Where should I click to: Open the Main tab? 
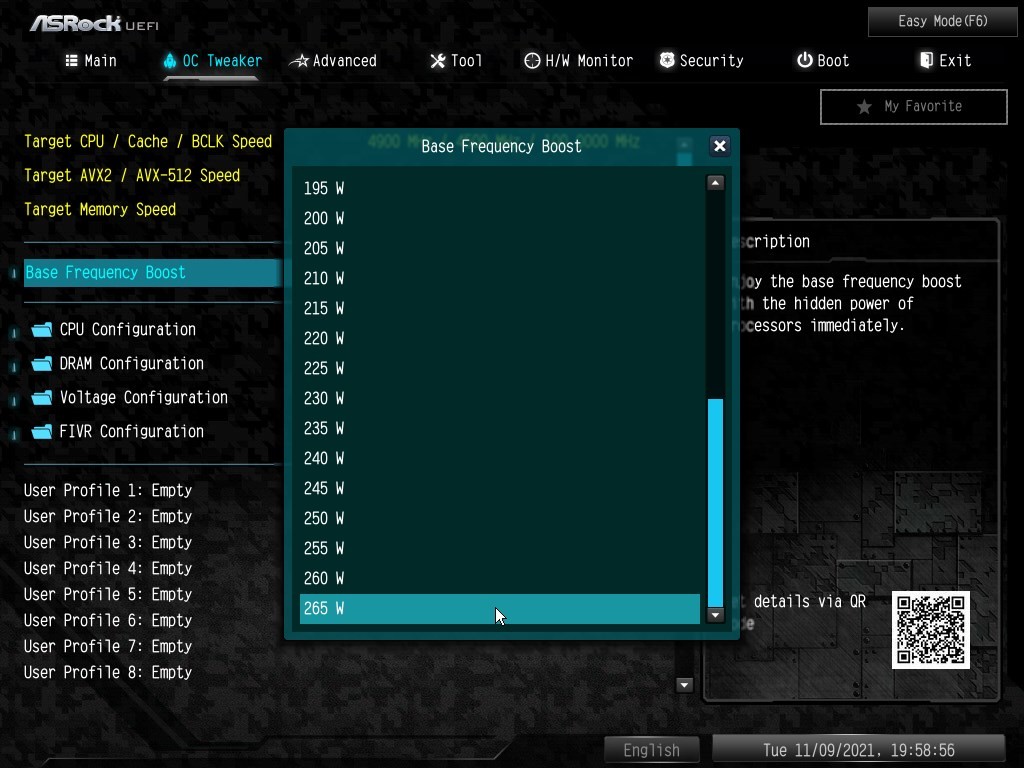tap(91, 61)
